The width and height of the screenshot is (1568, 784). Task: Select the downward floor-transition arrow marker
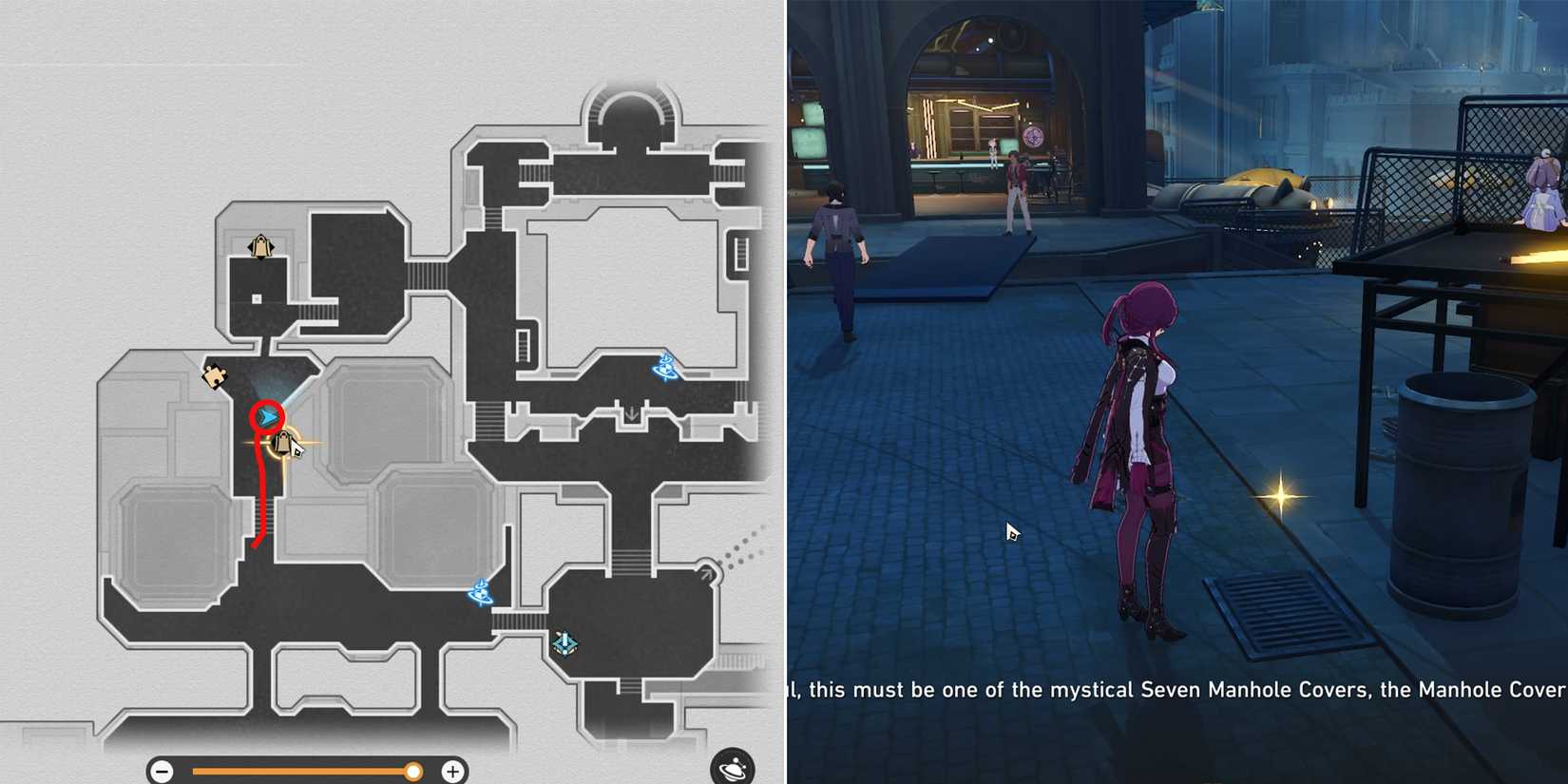click(632, 413)
